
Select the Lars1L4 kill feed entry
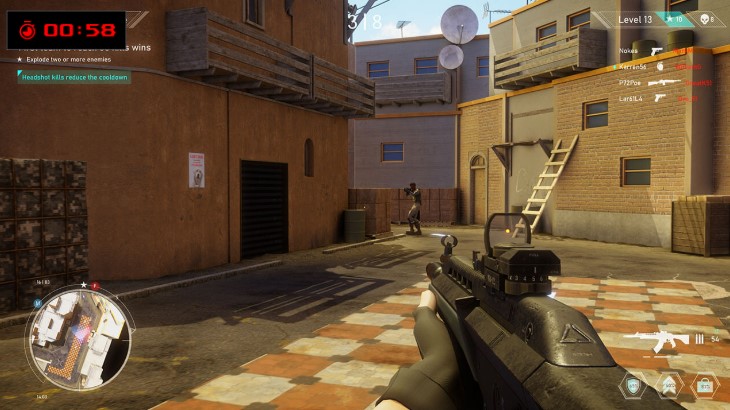pos(660,99)
